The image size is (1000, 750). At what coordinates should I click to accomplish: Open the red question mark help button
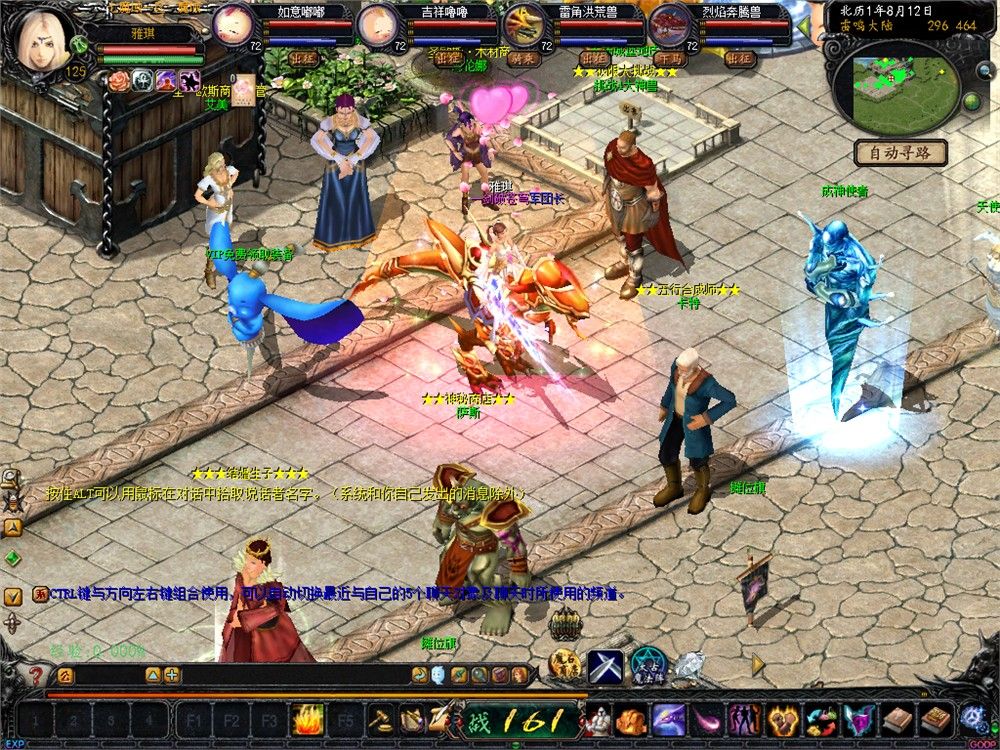click(36, 676)
